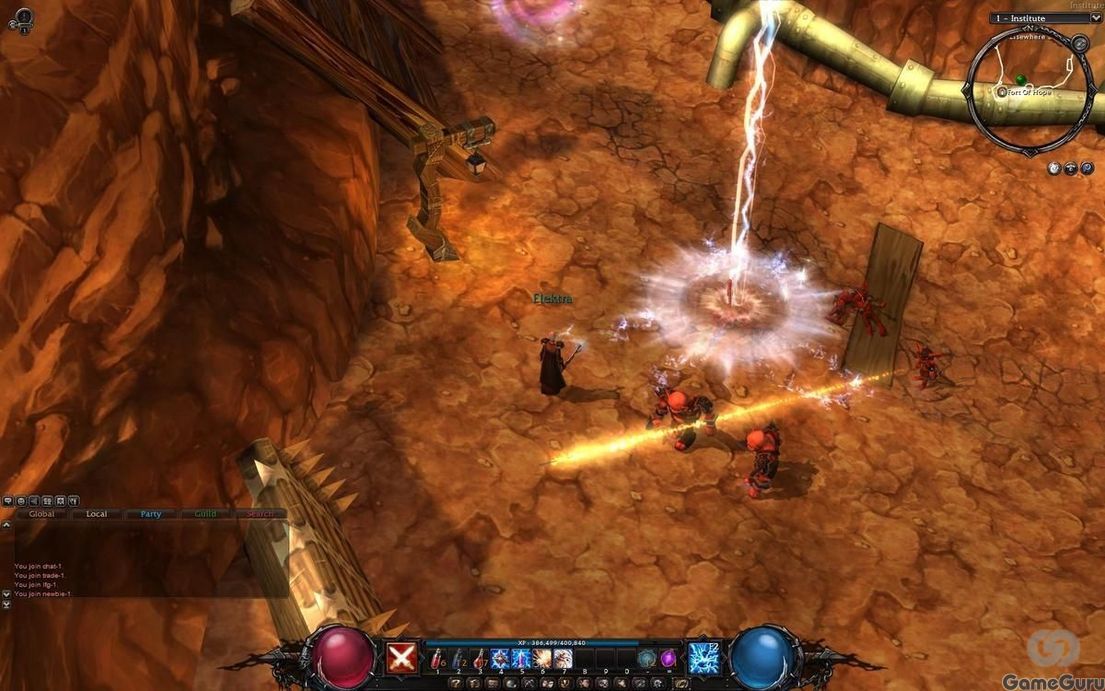Switch to the Global chat tab

(x=41, y=514)
